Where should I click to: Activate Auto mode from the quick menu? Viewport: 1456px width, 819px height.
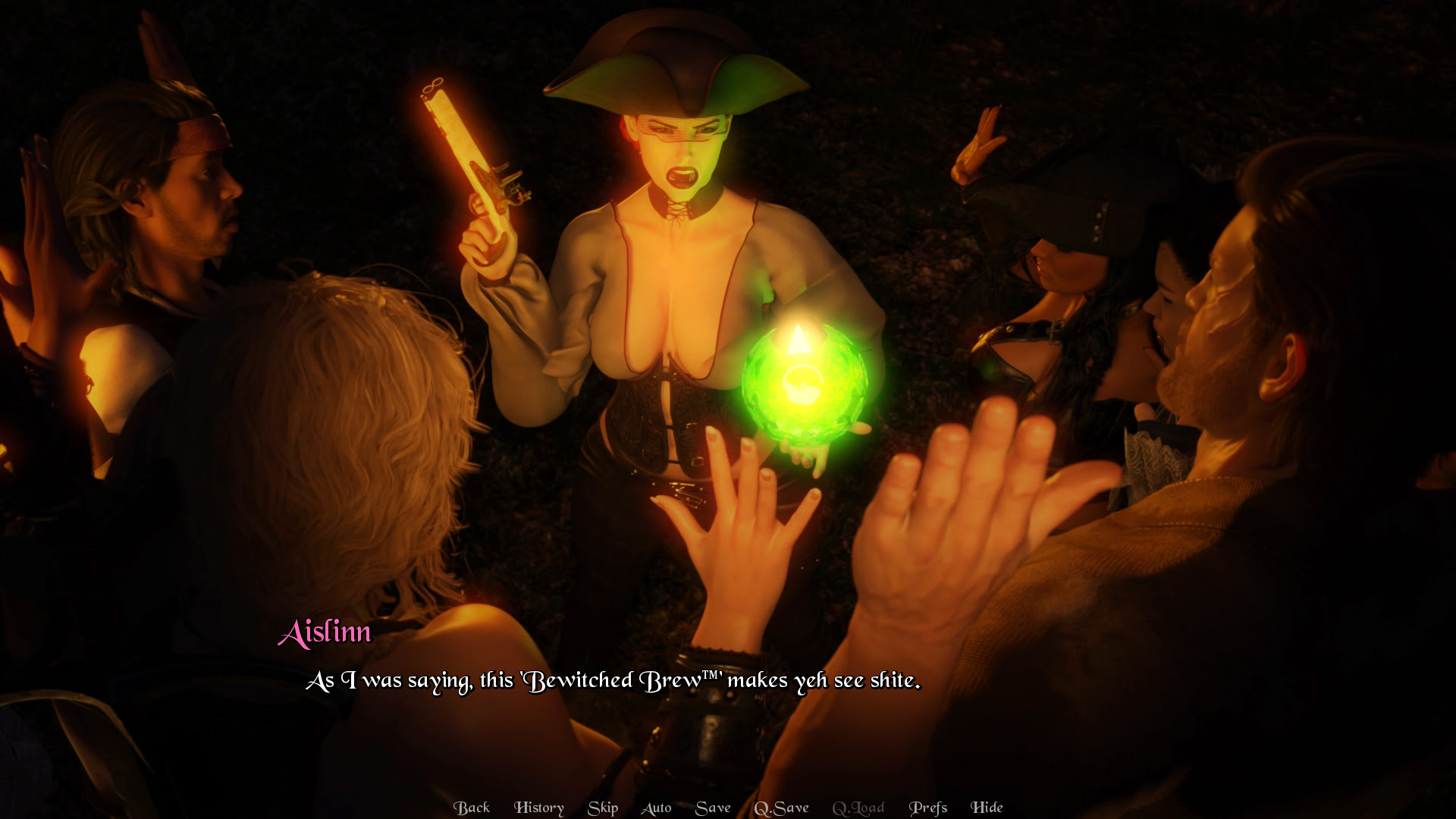pos(656,808)
